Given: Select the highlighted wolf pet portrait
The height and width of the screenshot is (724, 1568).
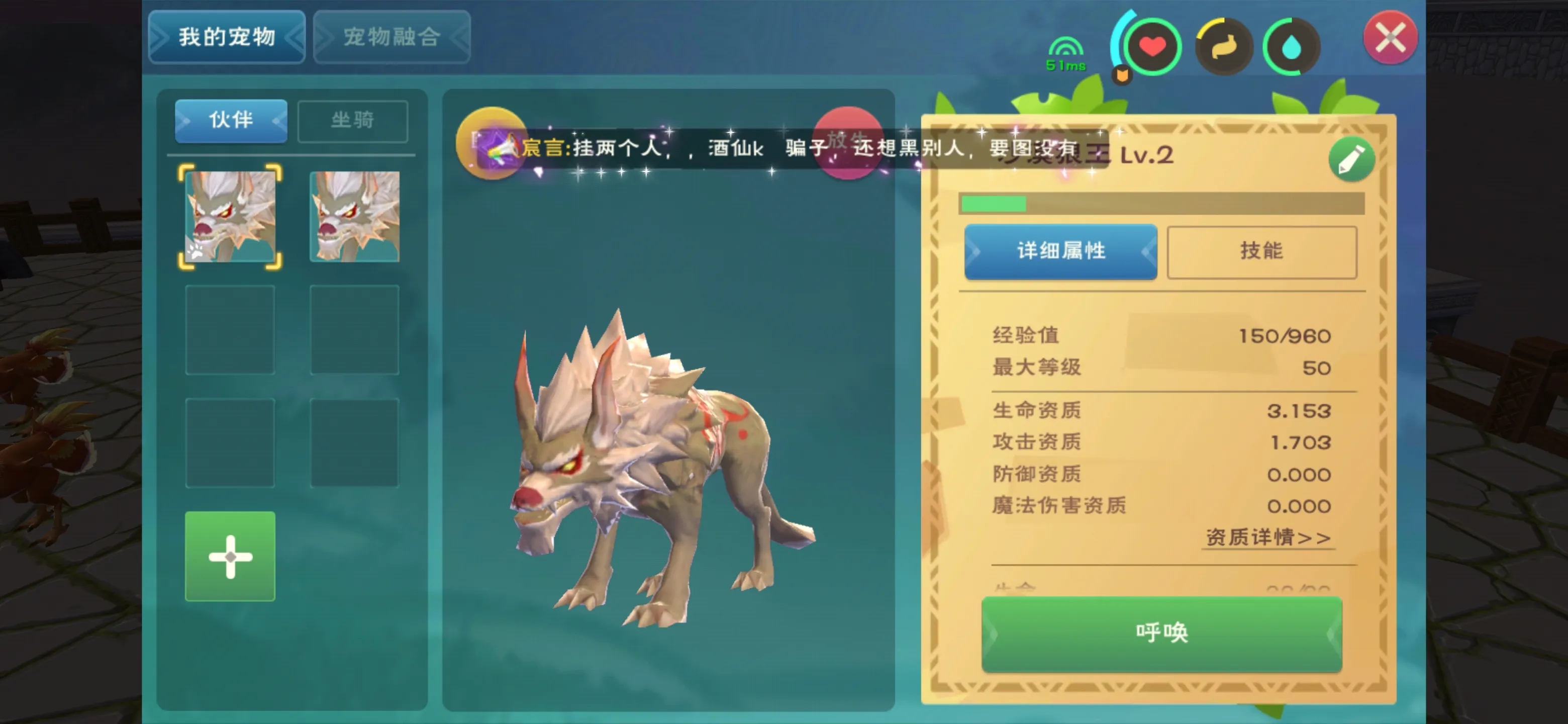Looking at the screenshot, I should (230, 217).
